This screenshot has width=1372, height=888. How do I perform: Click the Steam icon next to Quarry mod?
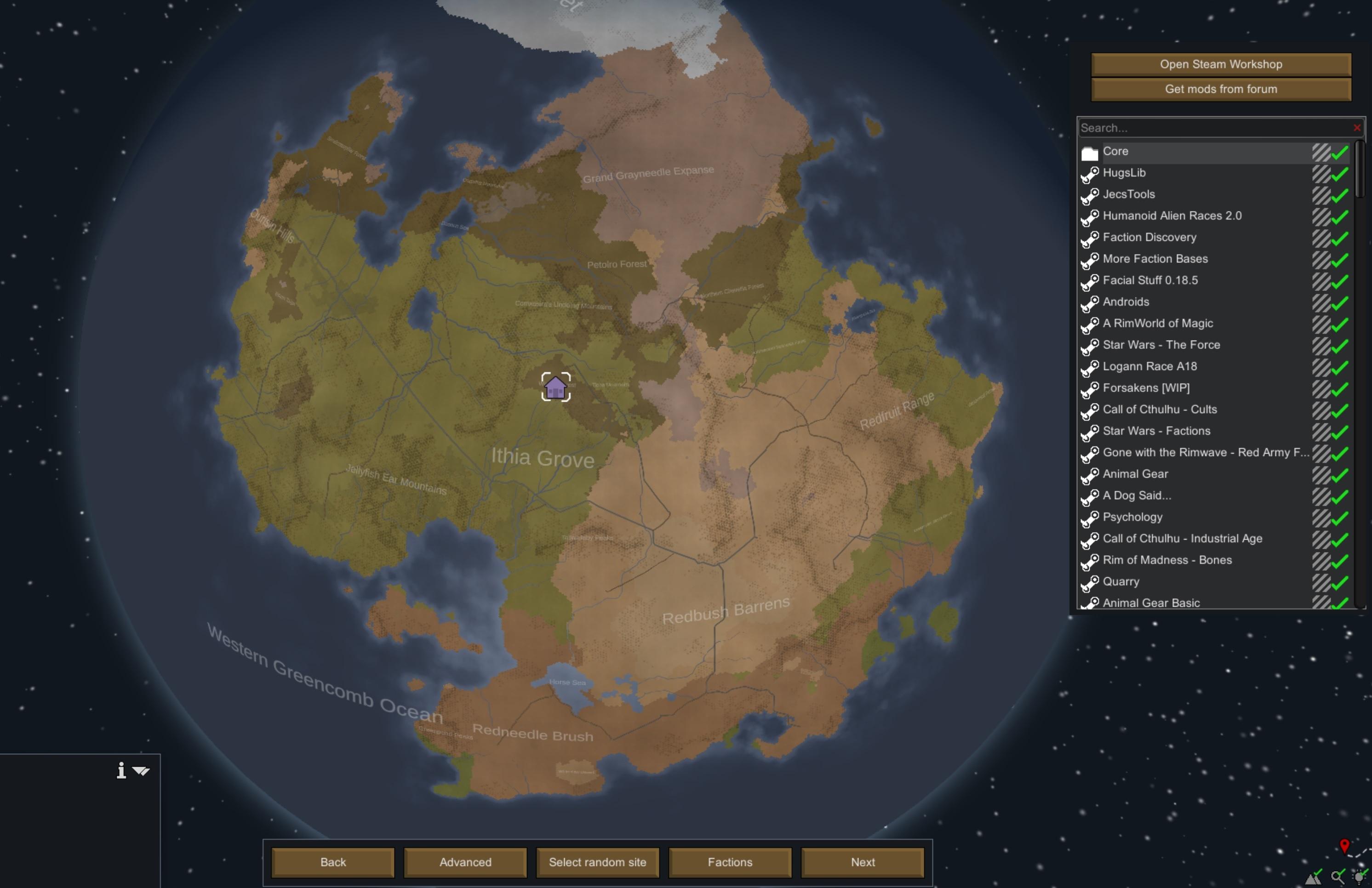coord(1090,584)
